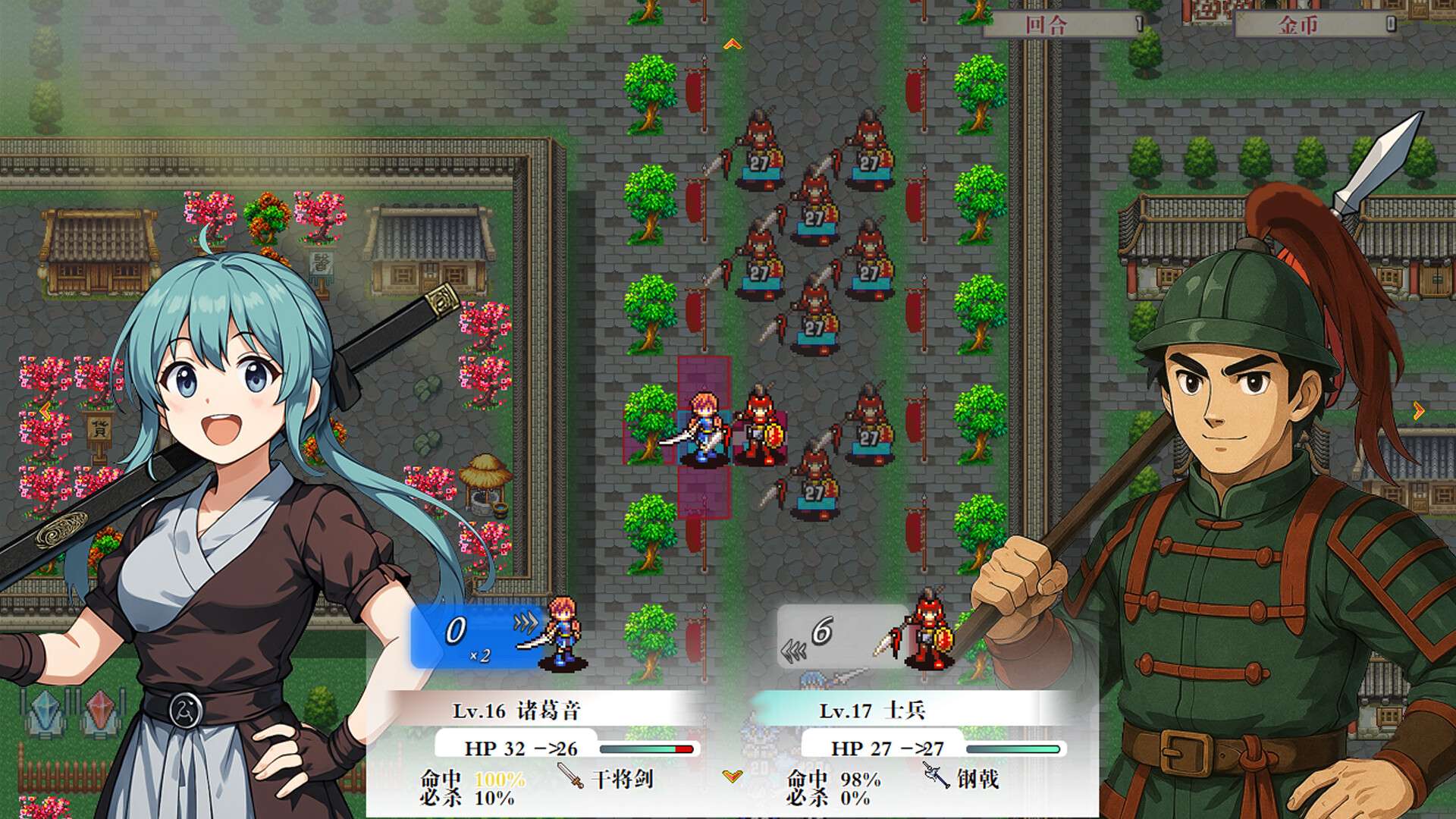Screen dimensions: 1456x819
Task: Select the 钢戟 weapon entry of the soldier
Action: pyautogui.click(x=961, y=778)
